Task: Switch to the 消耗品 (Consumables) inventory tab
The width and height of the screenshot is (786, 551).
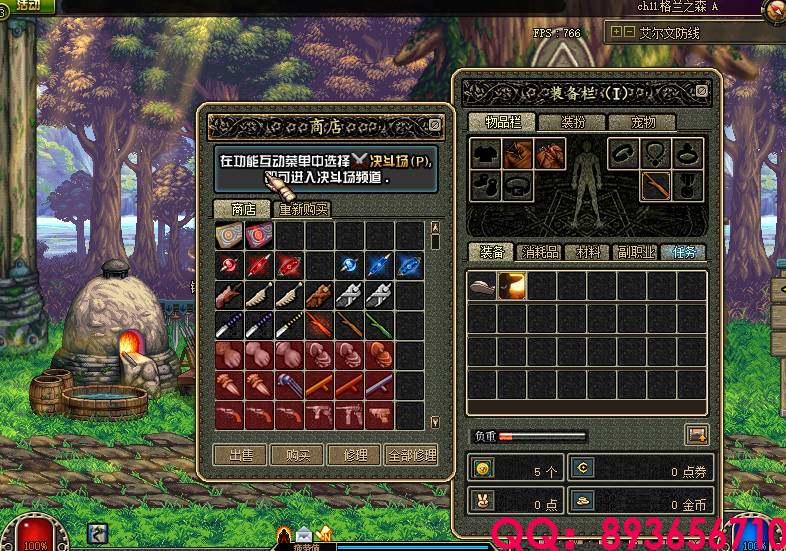Action: 540,252
